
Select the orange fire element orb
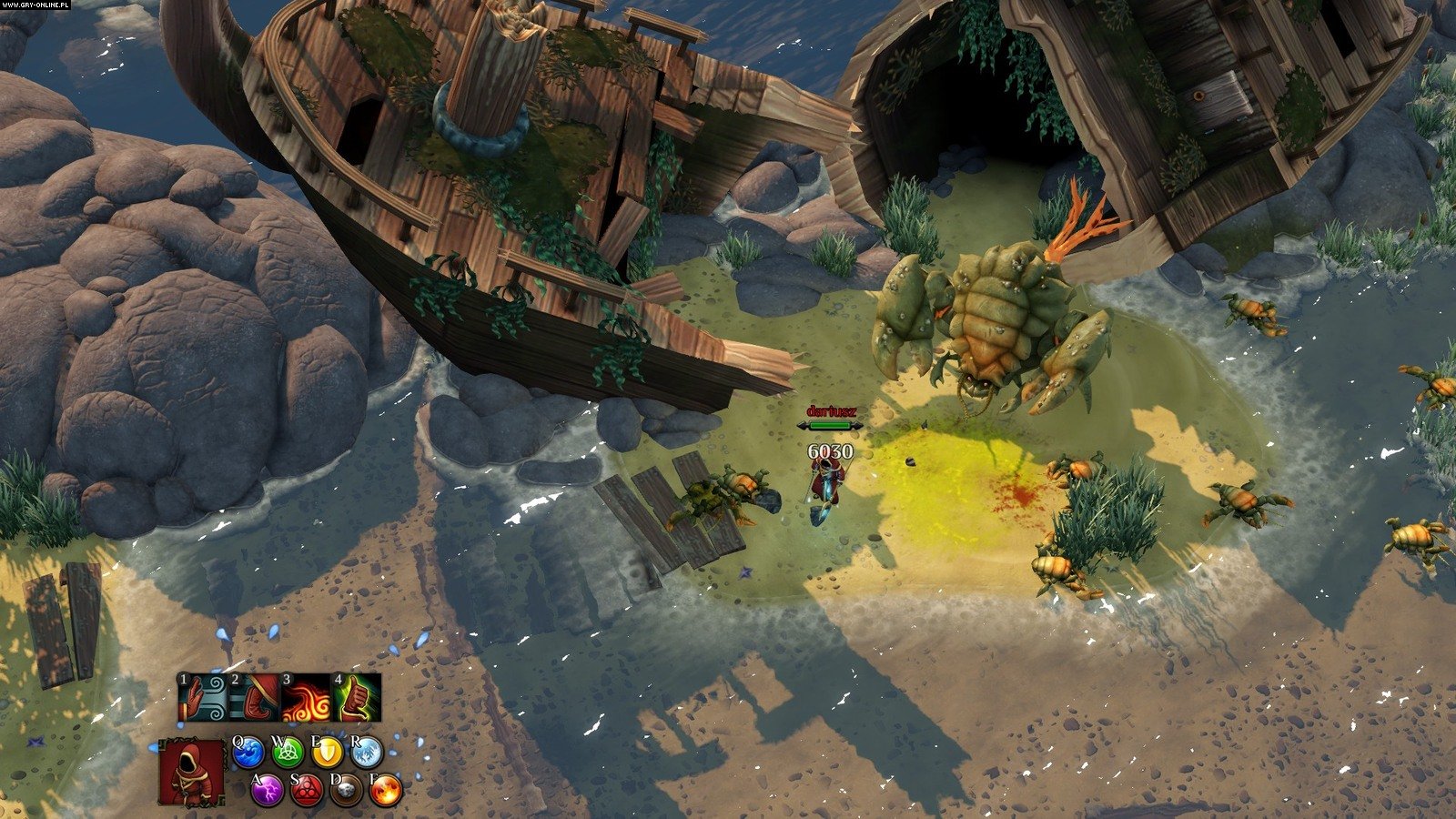386,790
